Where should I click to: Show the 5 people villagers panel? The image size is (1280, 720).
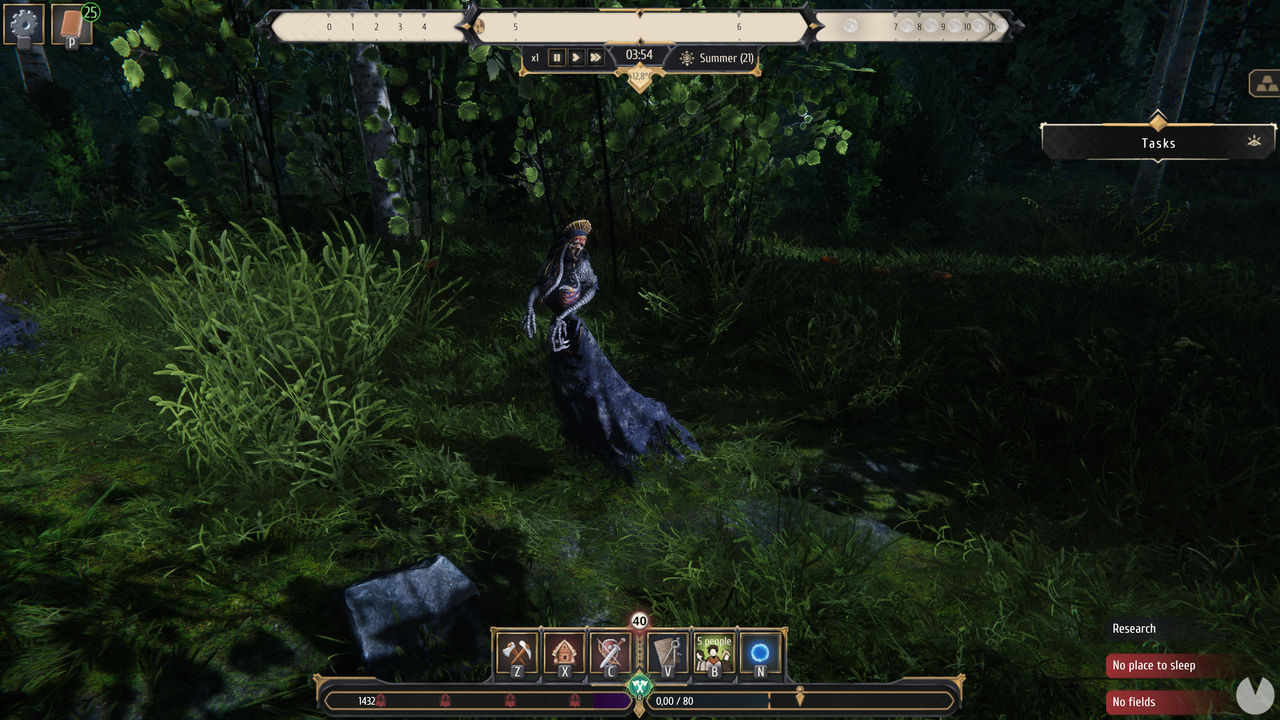(714, 653)
